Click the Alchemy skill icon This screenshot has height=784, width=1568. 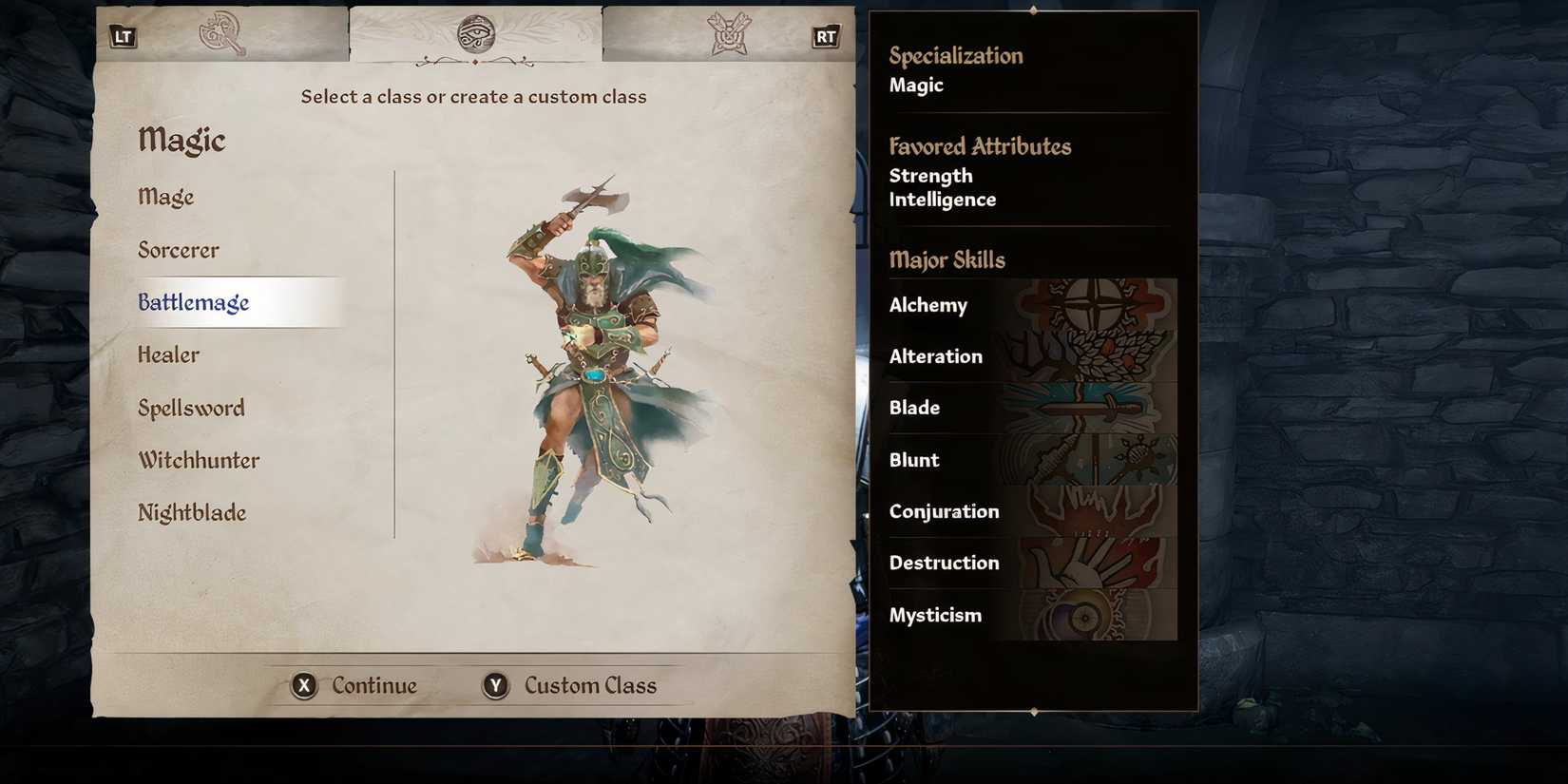point(1093,305)
